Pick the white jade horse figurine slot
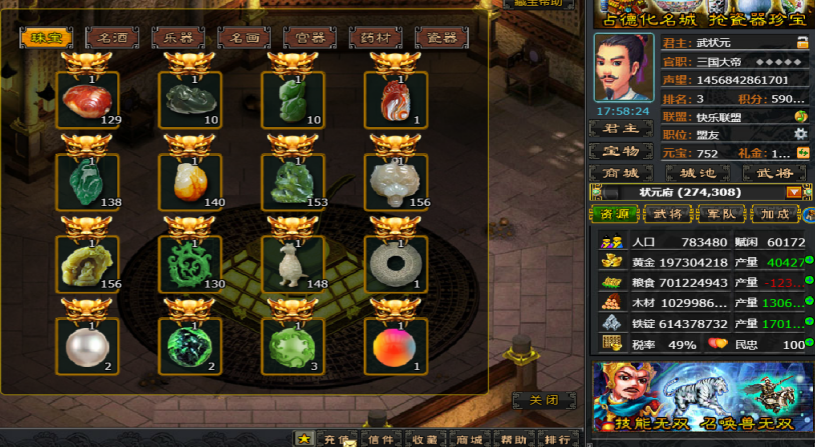This screenshot has height=447, width=815. 293,264
